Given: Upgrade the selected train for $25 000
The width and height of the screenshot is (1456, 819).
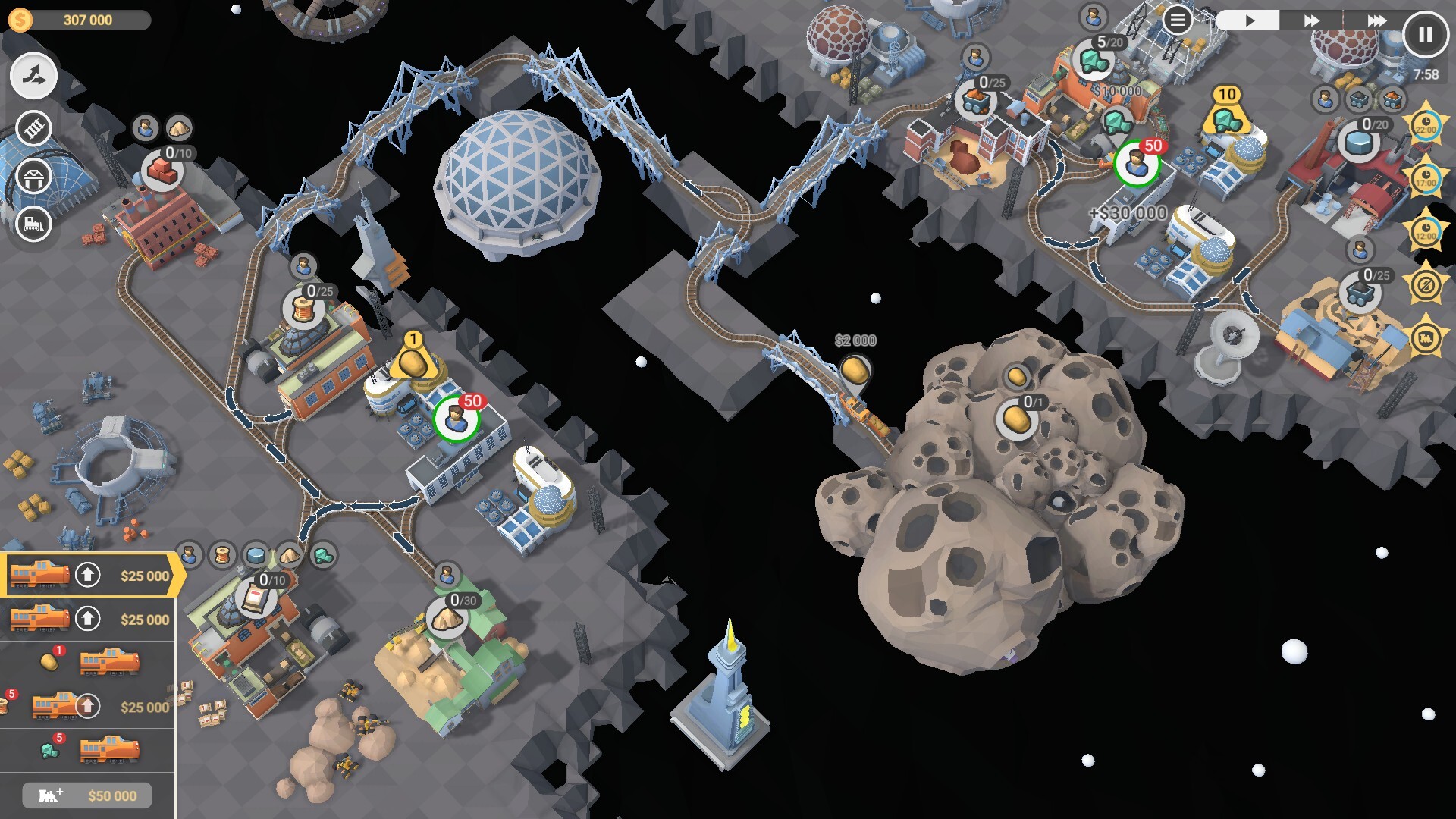Looking at the screenshot, I should click(x=88, y=575).
